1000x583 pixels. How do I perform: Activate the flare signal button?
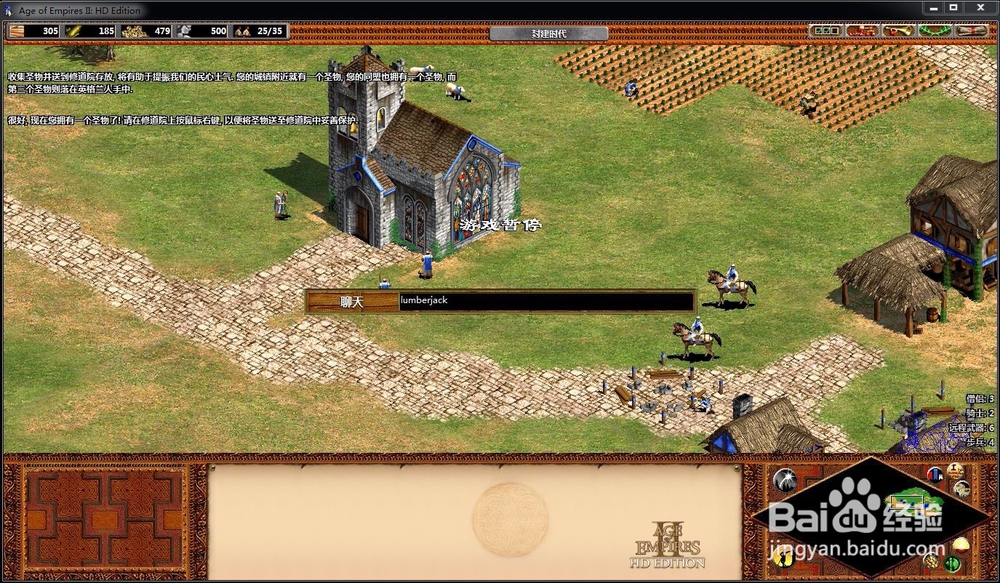(787, 479)
